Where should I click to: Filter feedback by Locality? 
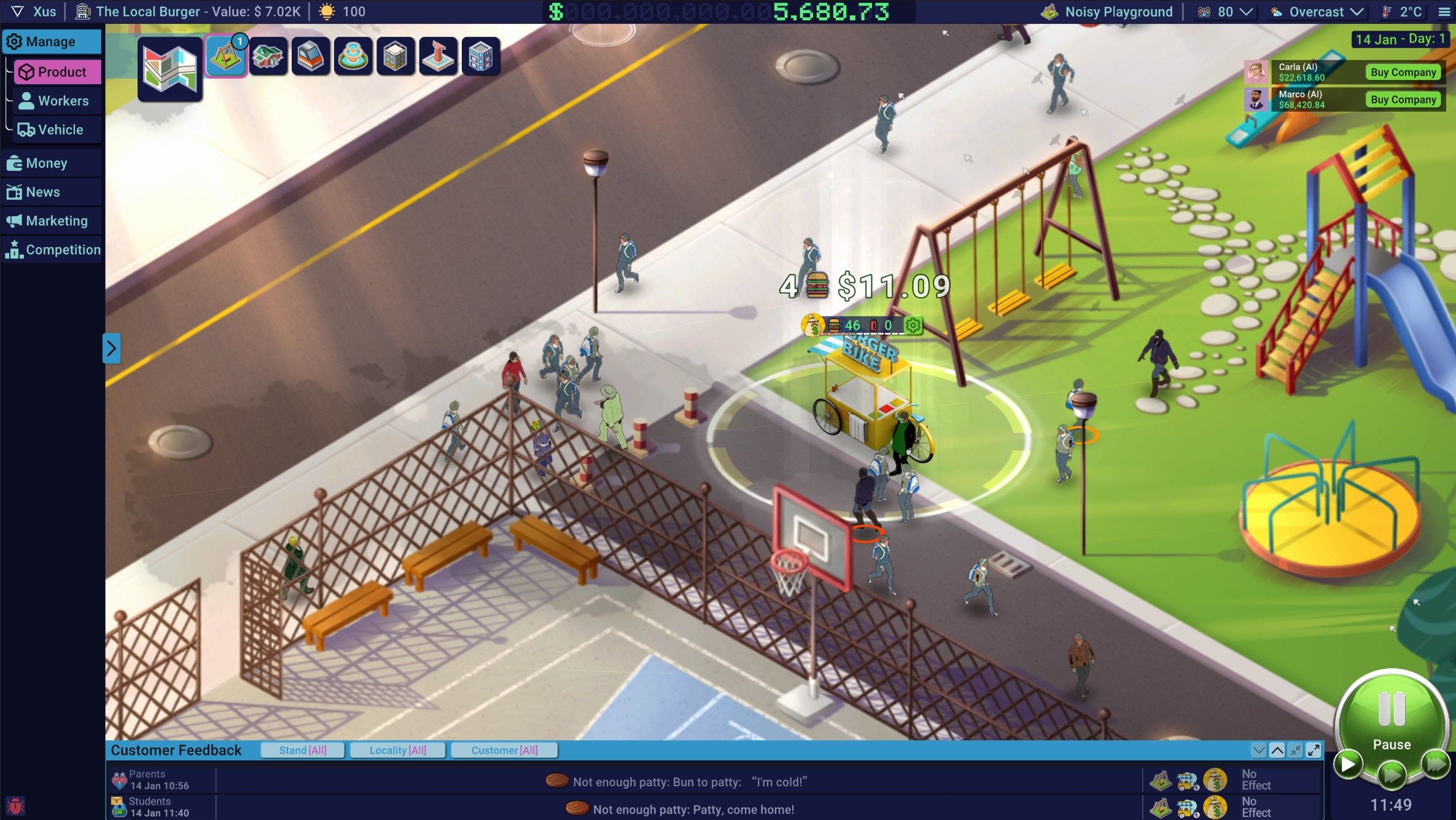397,750
